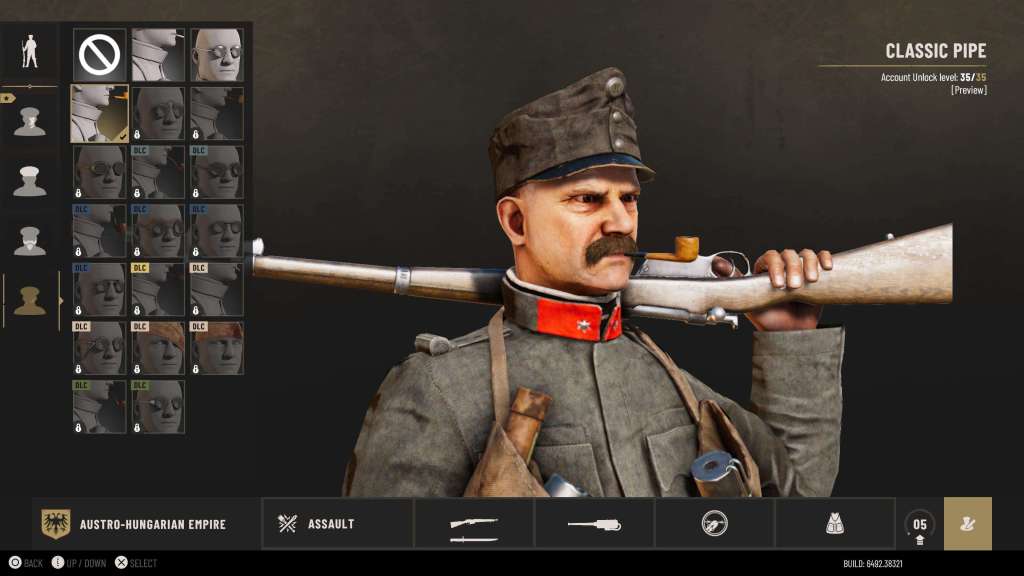Open the highlighted gold facial items category
Viewport: 1024px width, 576px height.
click(30, 300)
